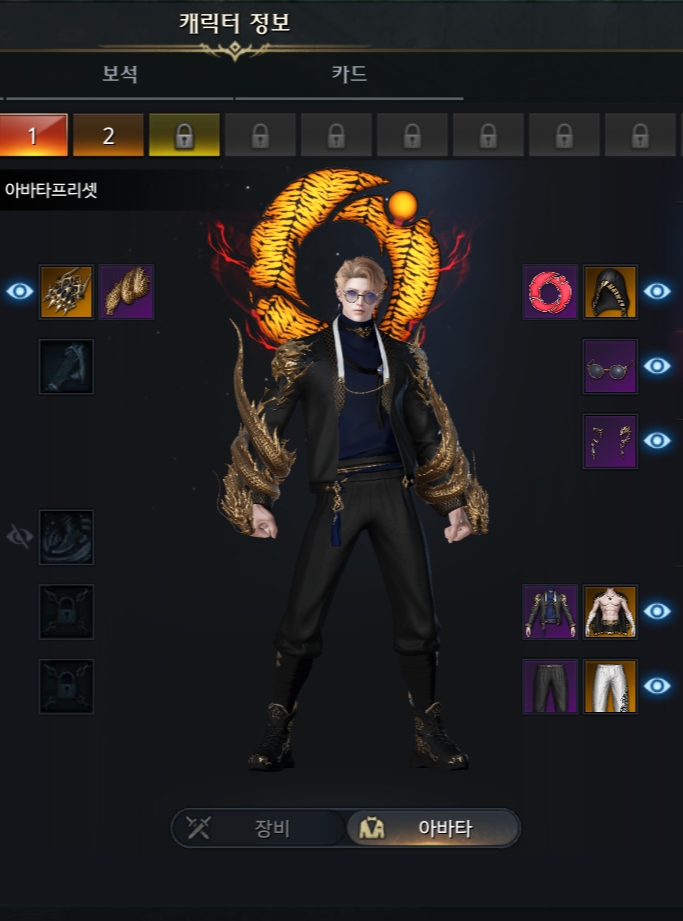Open the 카드 tab

(x=349, y=74)
